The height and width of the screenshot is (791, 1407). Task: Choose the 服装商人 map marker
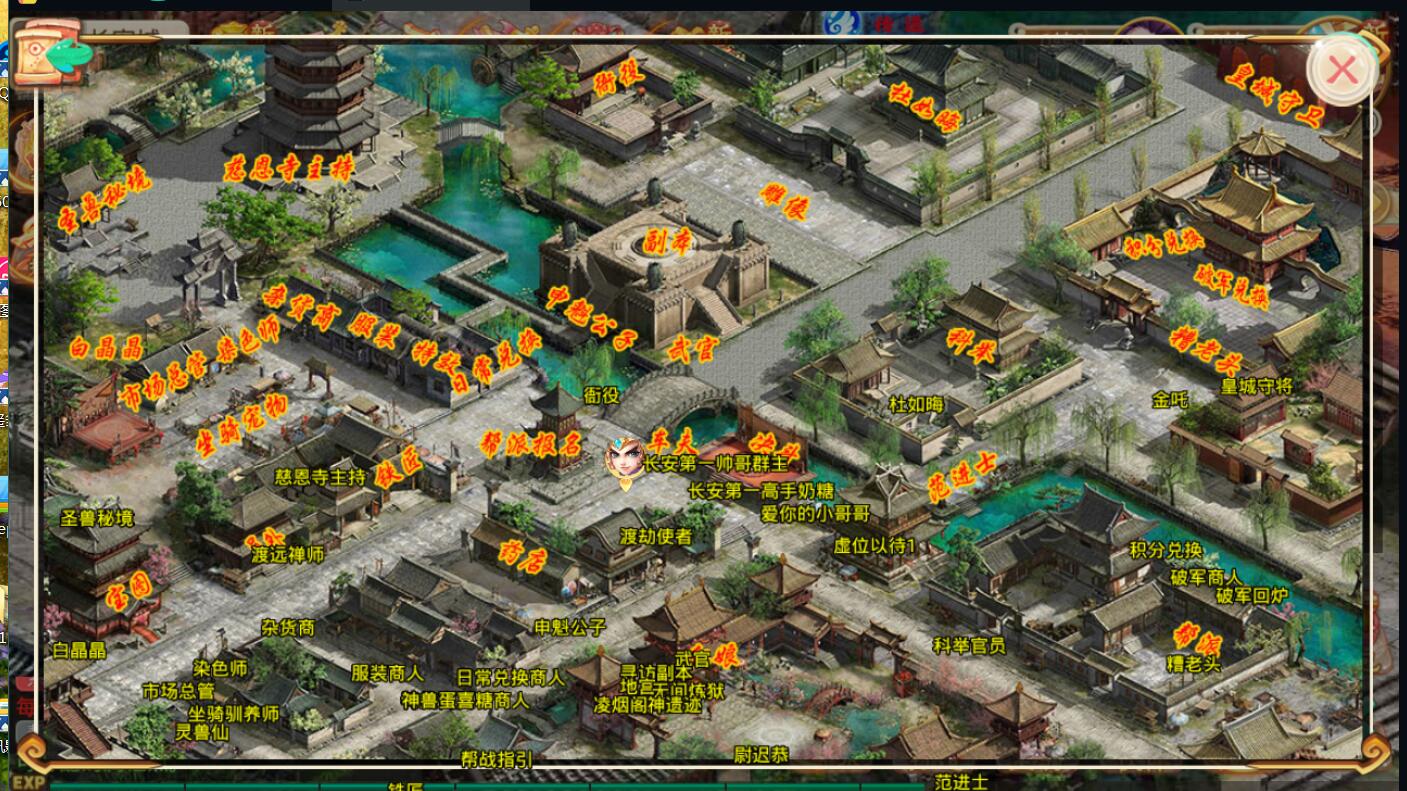point(387,673)
